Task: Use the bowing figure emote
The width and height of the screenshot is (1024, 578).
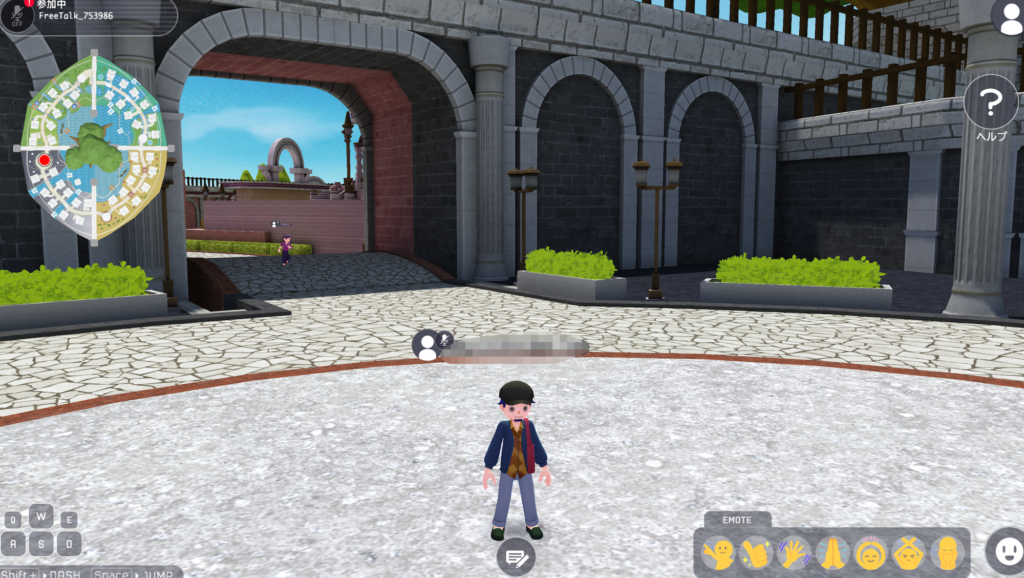Action: click(946, 553)
